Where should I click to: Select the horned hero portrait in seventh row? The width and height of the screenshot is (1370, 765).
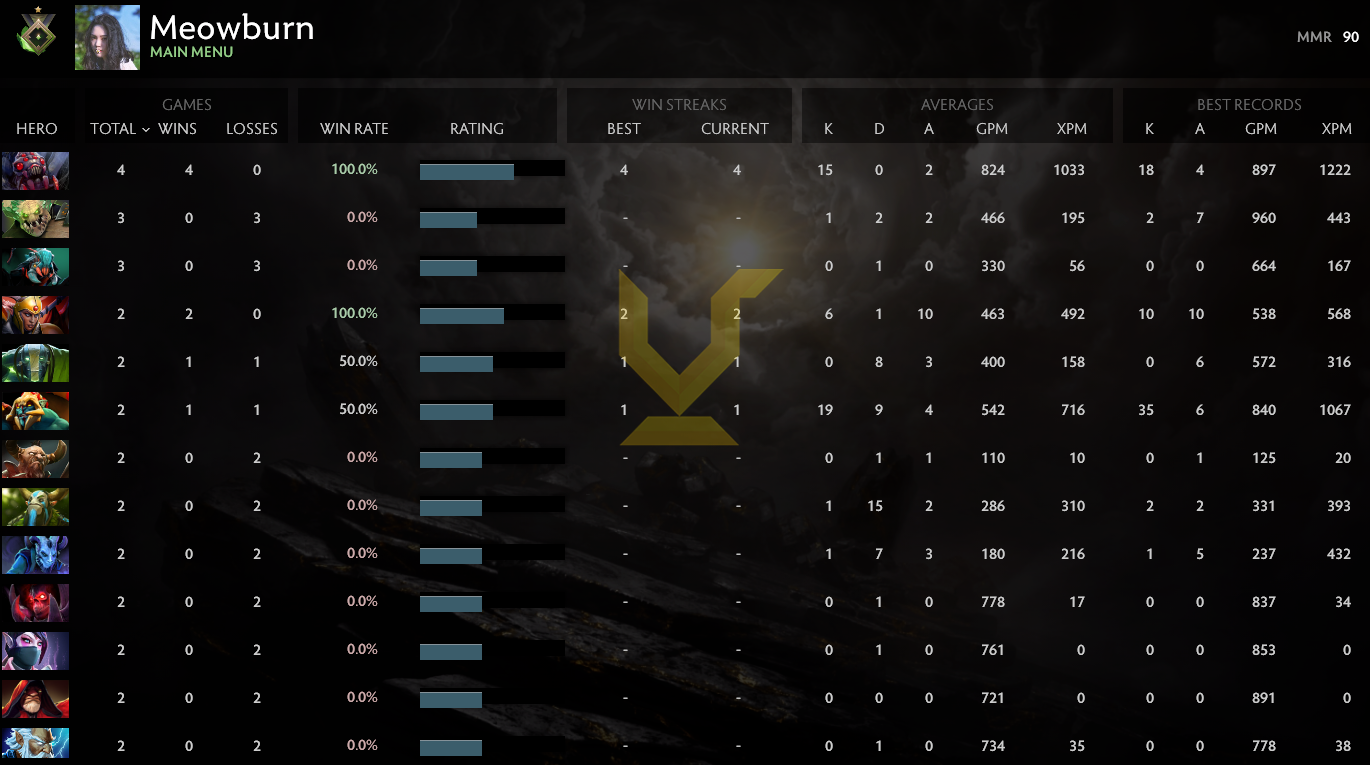[x=36, y=458]
